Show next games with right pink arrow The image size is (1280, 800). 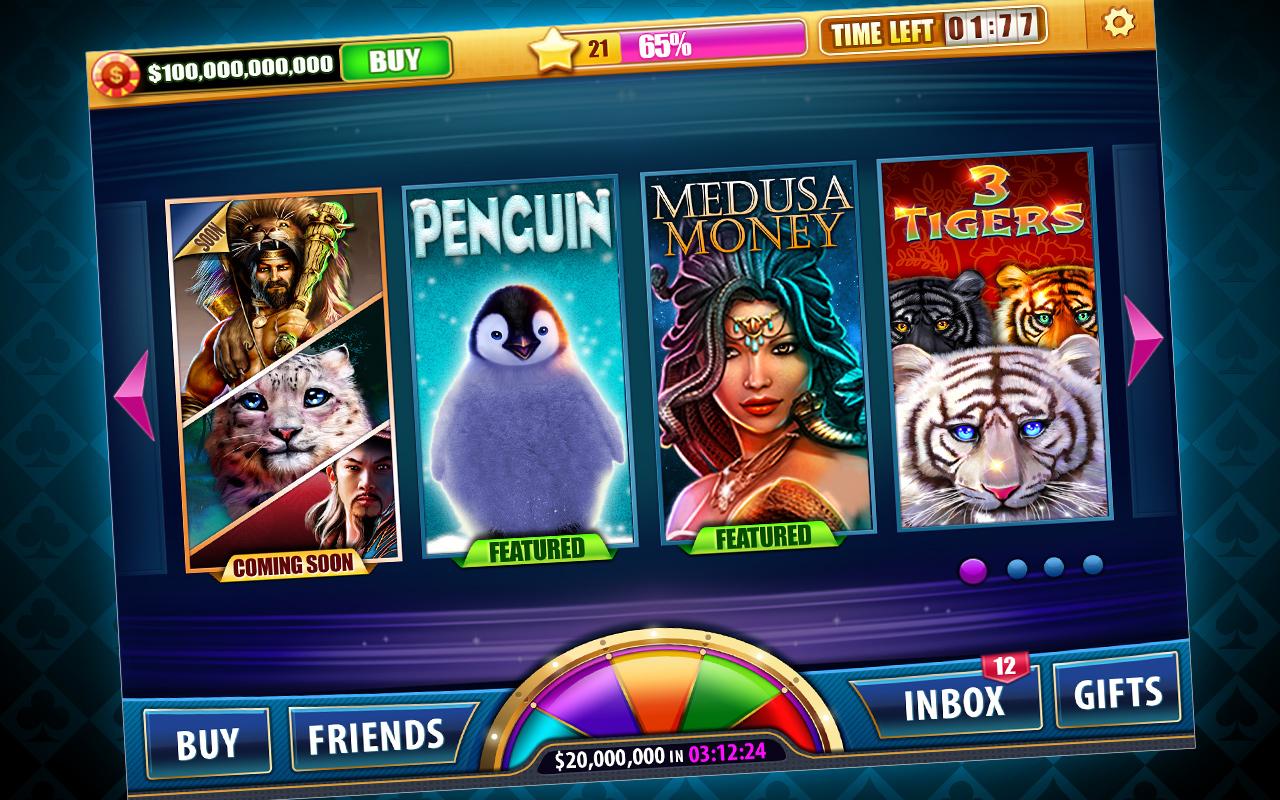click(1143, 340)
